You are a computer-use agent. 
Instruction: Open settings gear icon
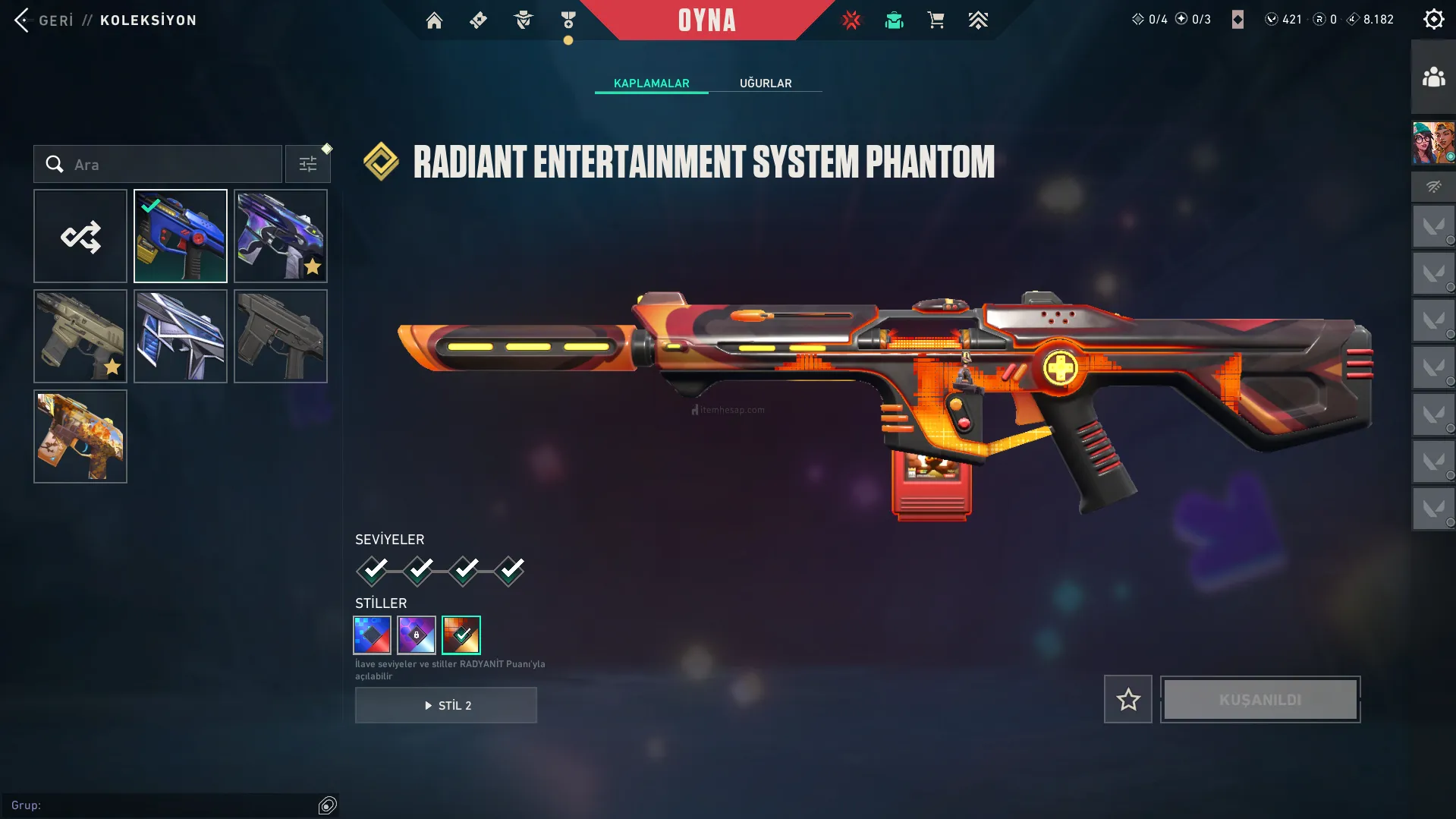[1433, 20]
